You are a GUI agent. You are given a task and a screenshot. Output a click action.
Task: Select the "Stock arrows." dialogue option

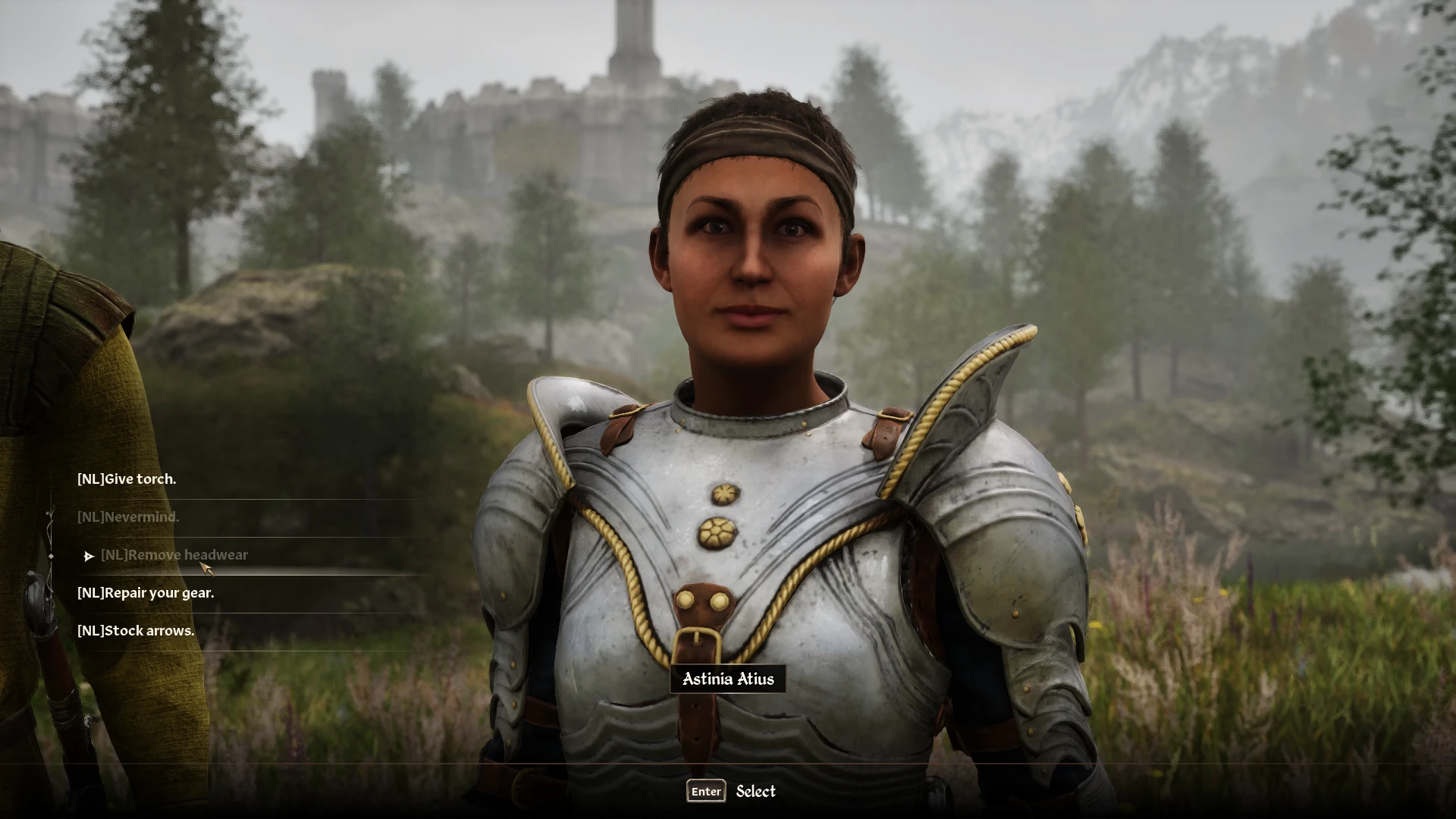point(136,631)
